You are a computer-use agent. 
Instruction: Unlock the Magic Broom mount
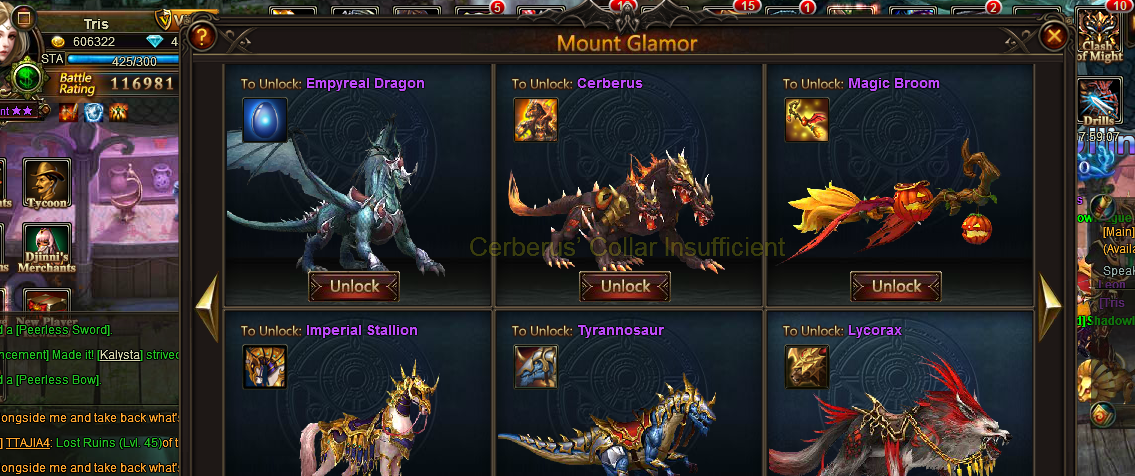[896, 286]
